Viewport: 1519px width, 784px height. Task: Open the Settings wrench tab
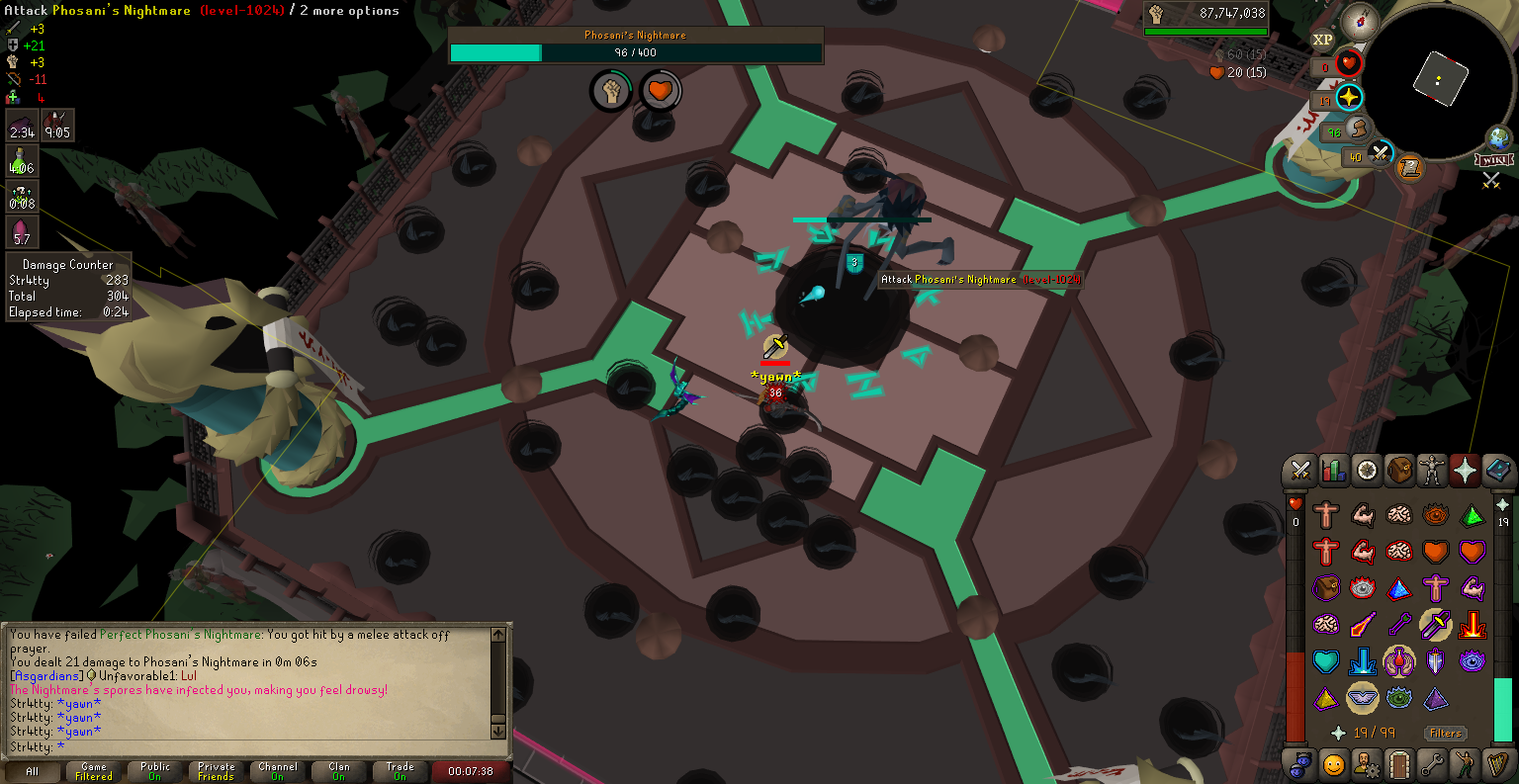pyautogui.click(x=1432, y=764)
